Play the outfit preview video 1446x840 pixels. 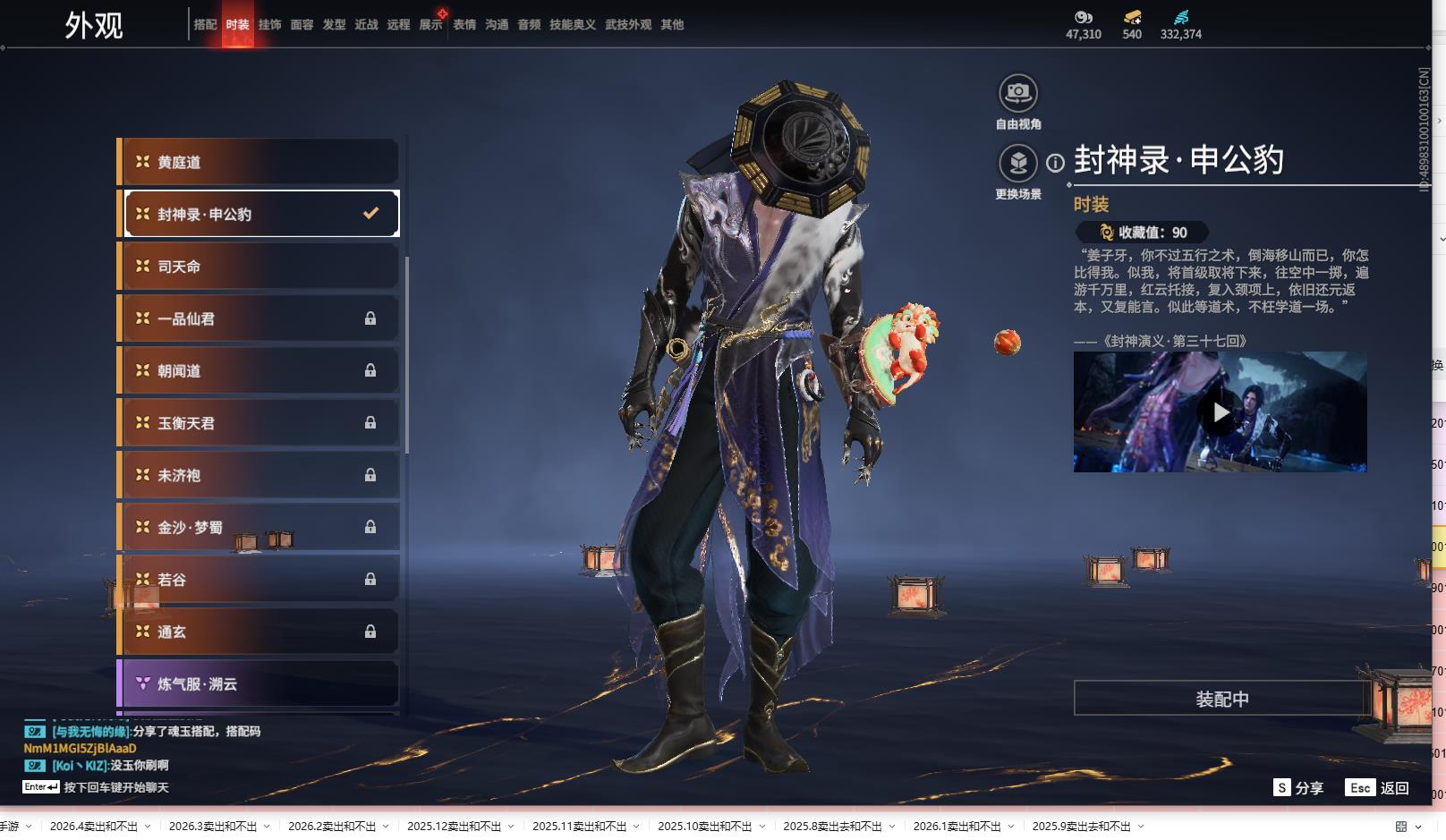pos(1220,412)
